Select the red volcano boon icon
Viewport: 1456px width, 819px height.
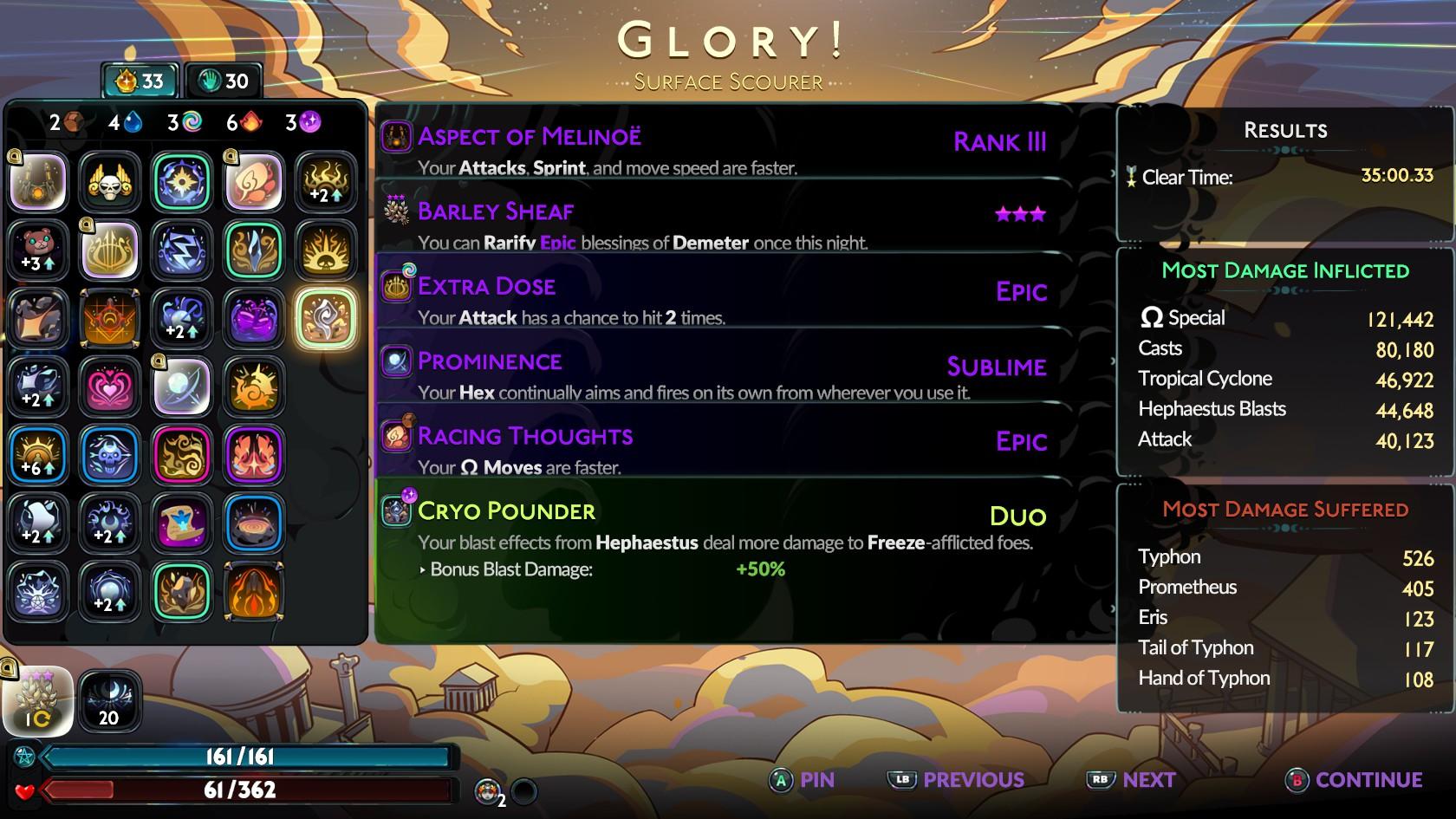(254, 591)
